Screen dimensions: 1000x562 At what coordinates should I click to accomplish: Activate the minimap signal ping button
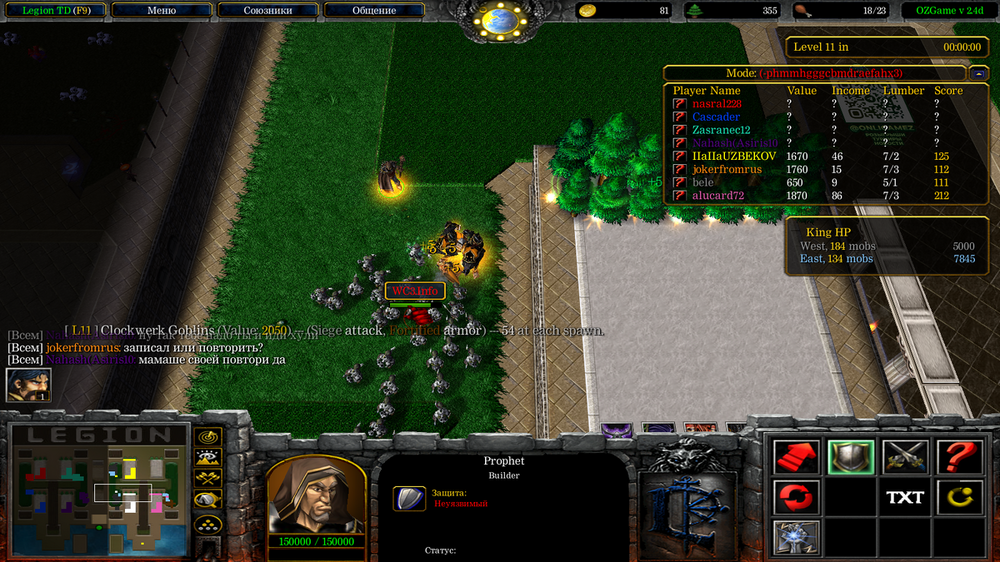click(x=208, y=437)
